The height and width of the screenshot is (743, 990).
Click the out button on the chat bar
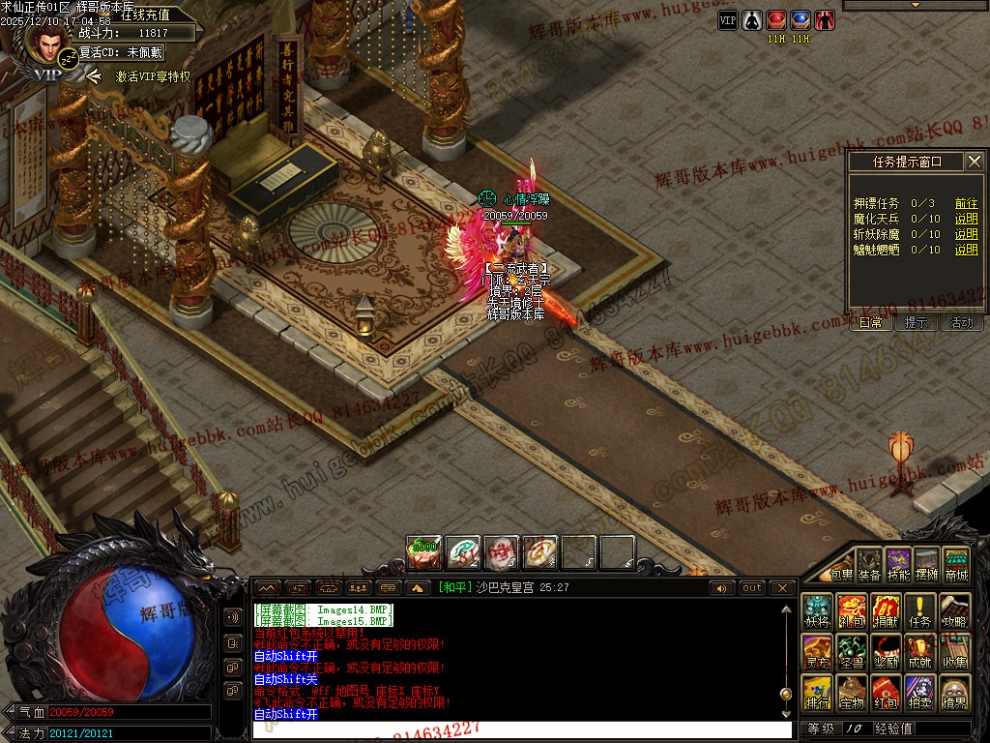pyautogui.click(x=752, y=588)
